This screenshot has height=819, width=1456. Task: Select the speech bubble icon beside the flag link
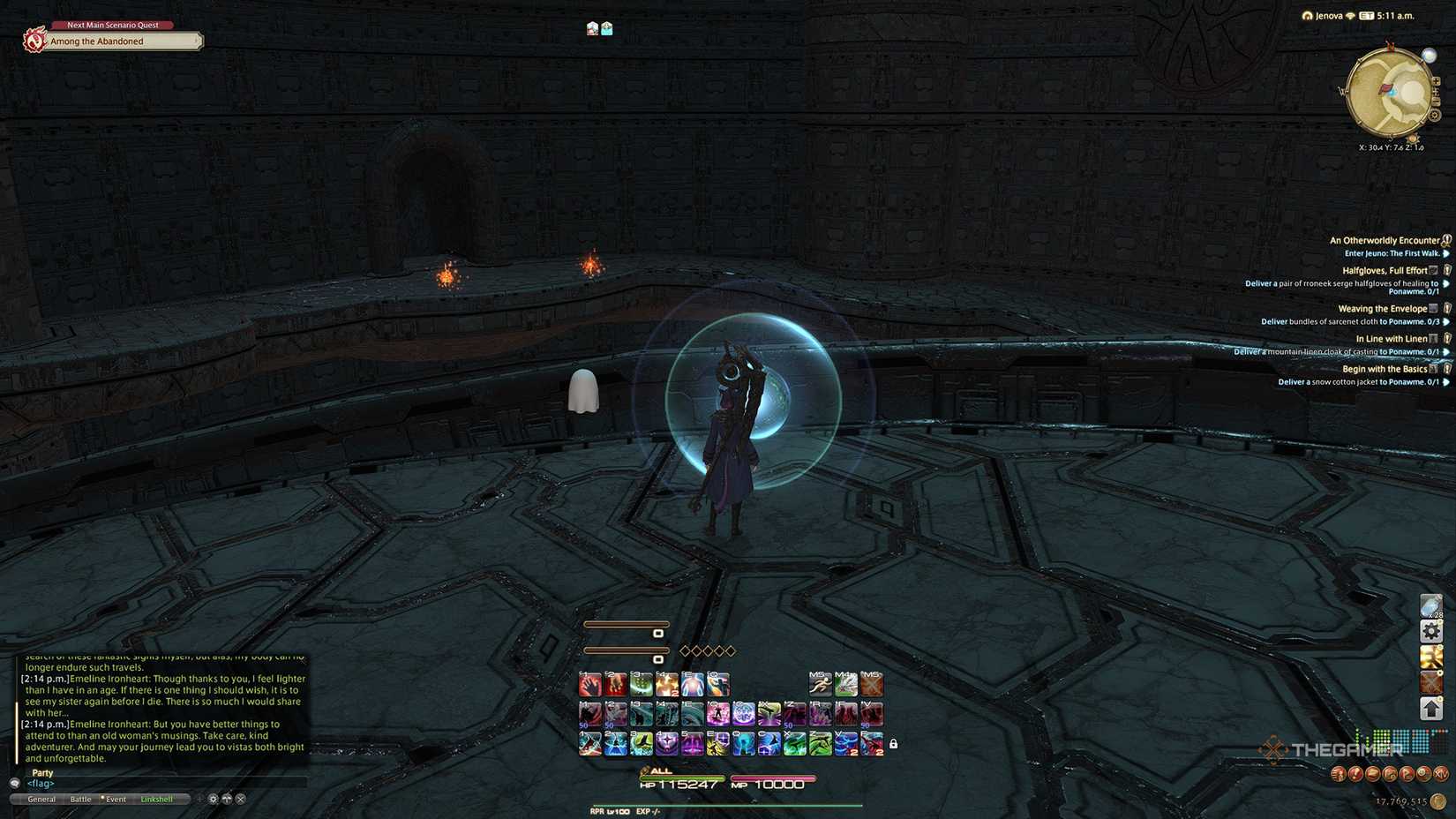14,784
